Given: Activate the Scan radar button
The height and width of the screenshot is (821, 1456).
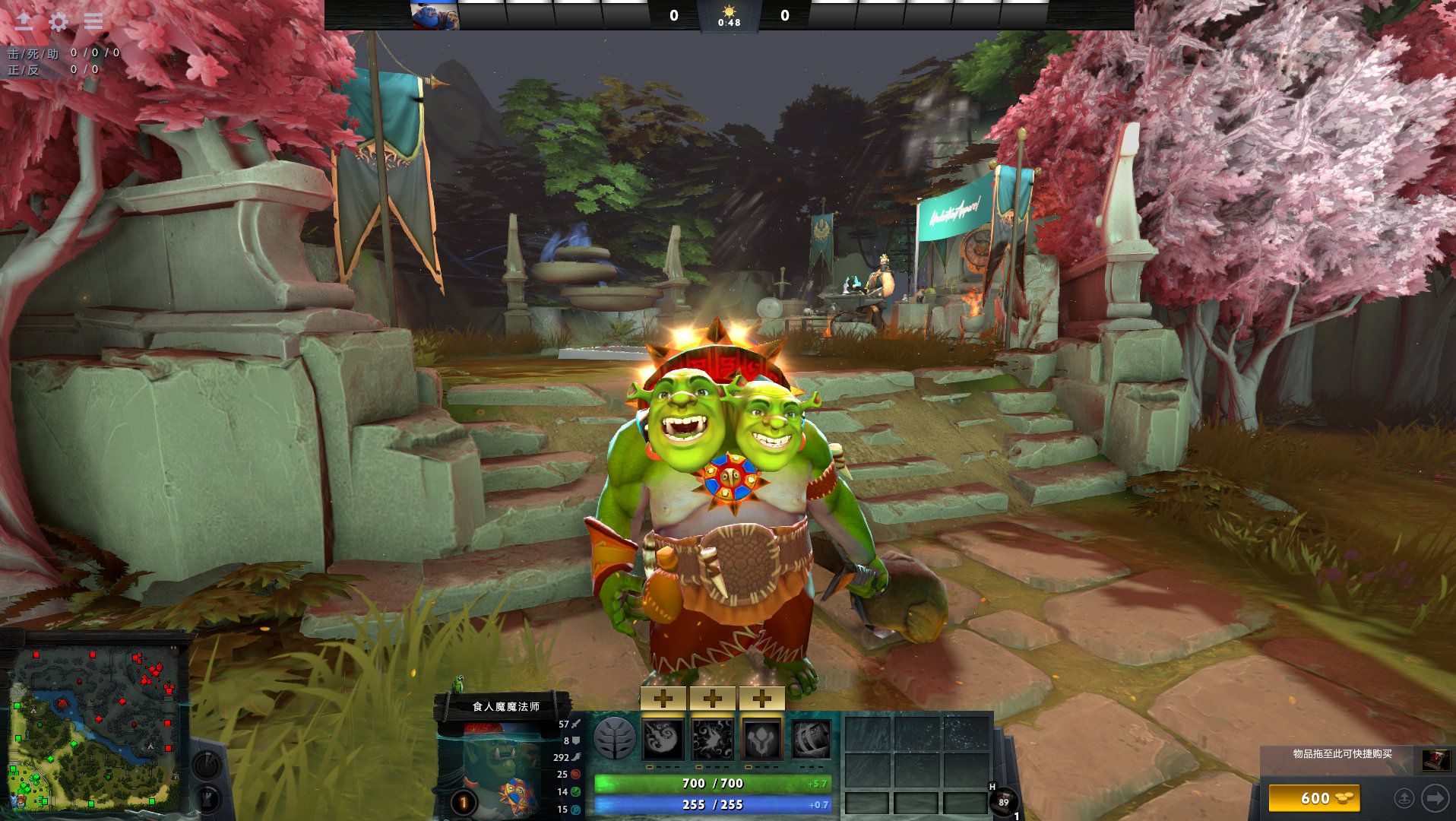Looking at the screenshot, I should (207, 765).
